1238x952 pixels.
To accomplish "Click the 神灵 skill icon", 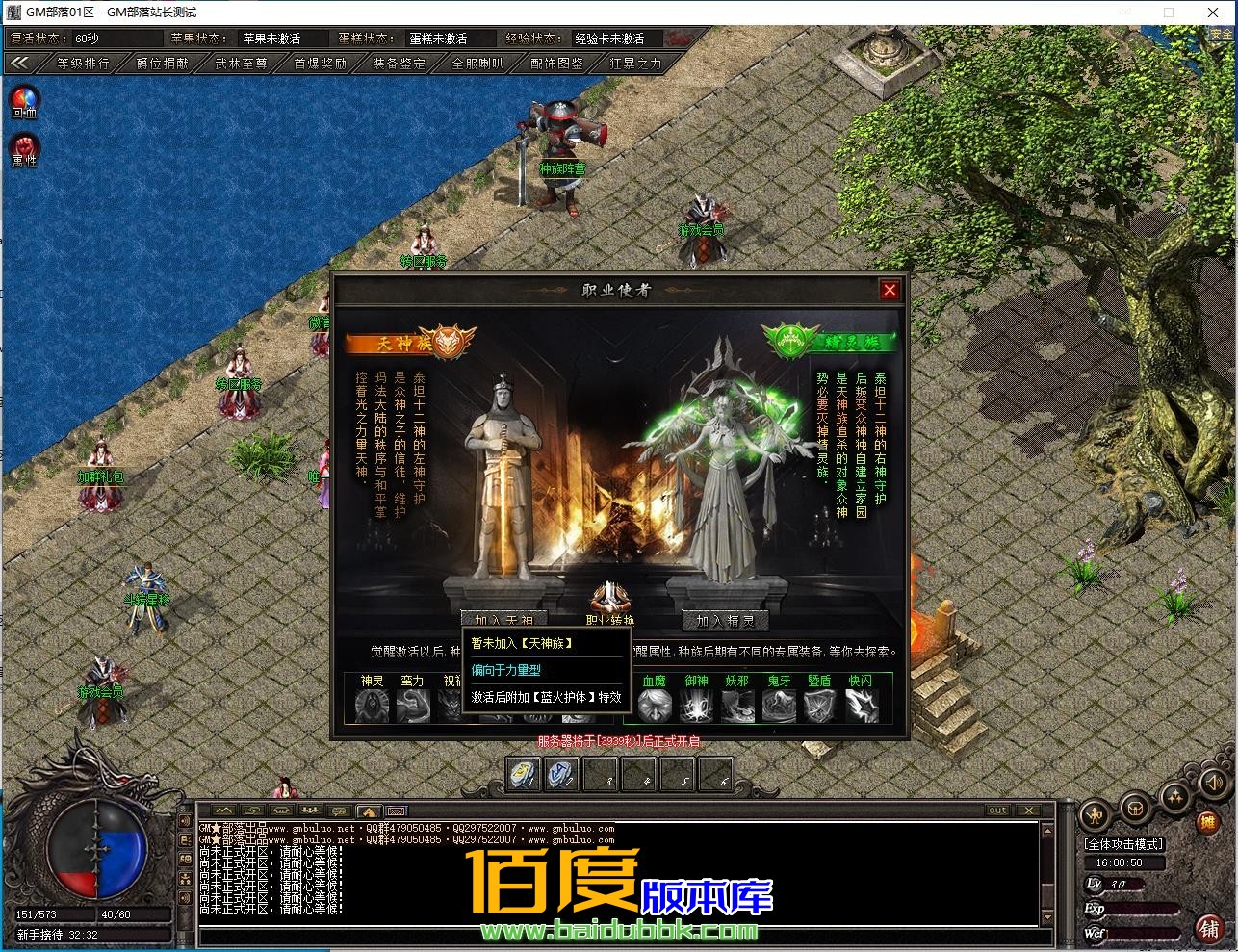I will pos(372,705).
